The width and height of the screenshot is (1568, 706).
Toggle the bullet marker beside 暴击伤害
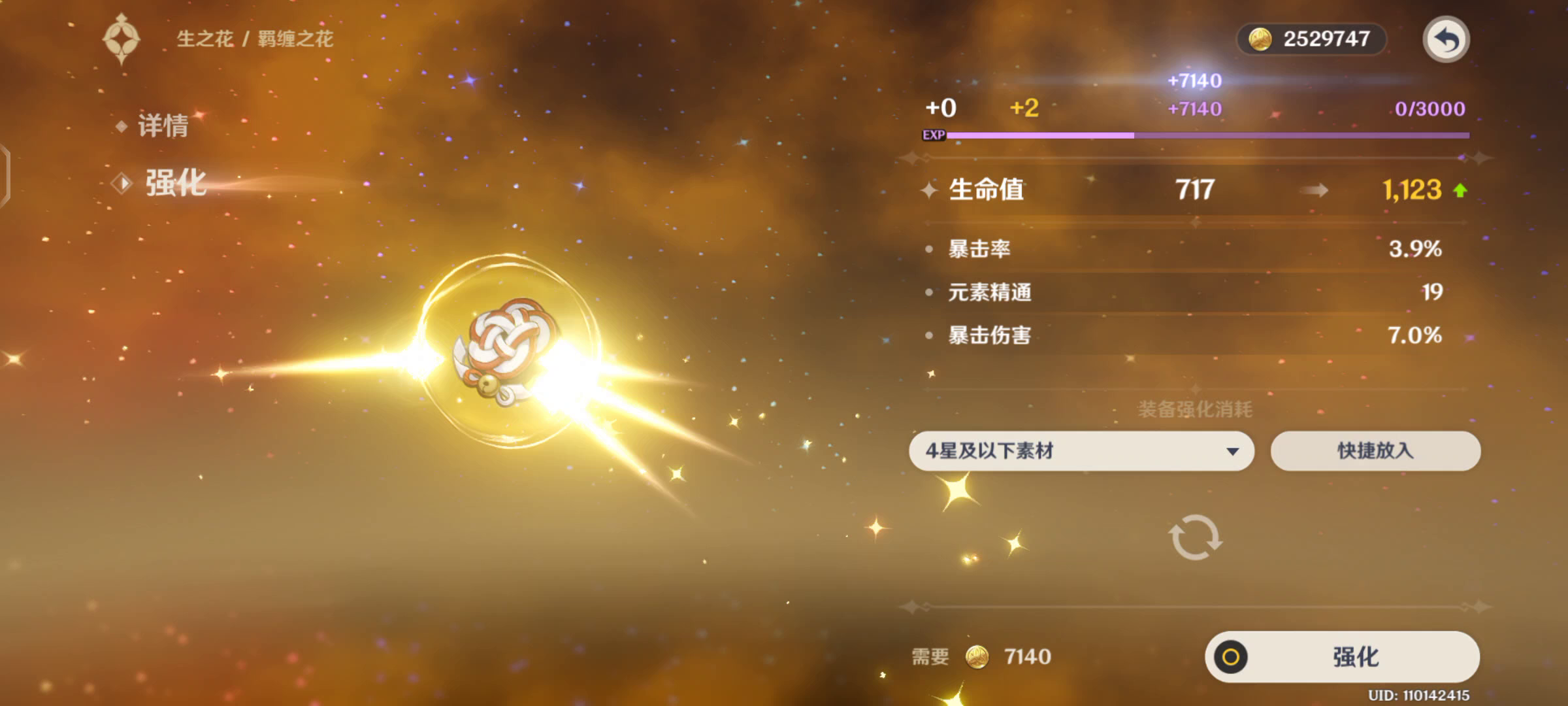pos(928,335)
